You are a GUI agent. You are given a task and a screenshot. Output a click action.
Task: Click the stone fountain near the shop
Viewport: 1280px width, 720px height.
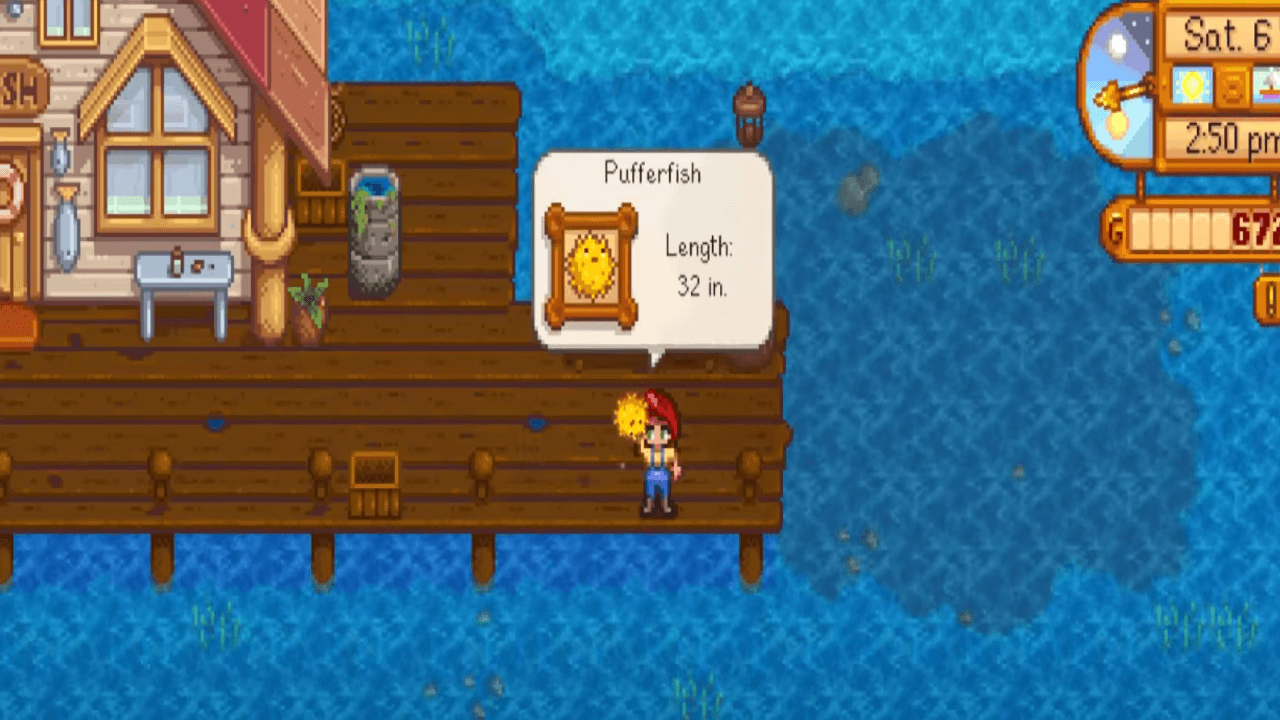[x=374, y=230]
